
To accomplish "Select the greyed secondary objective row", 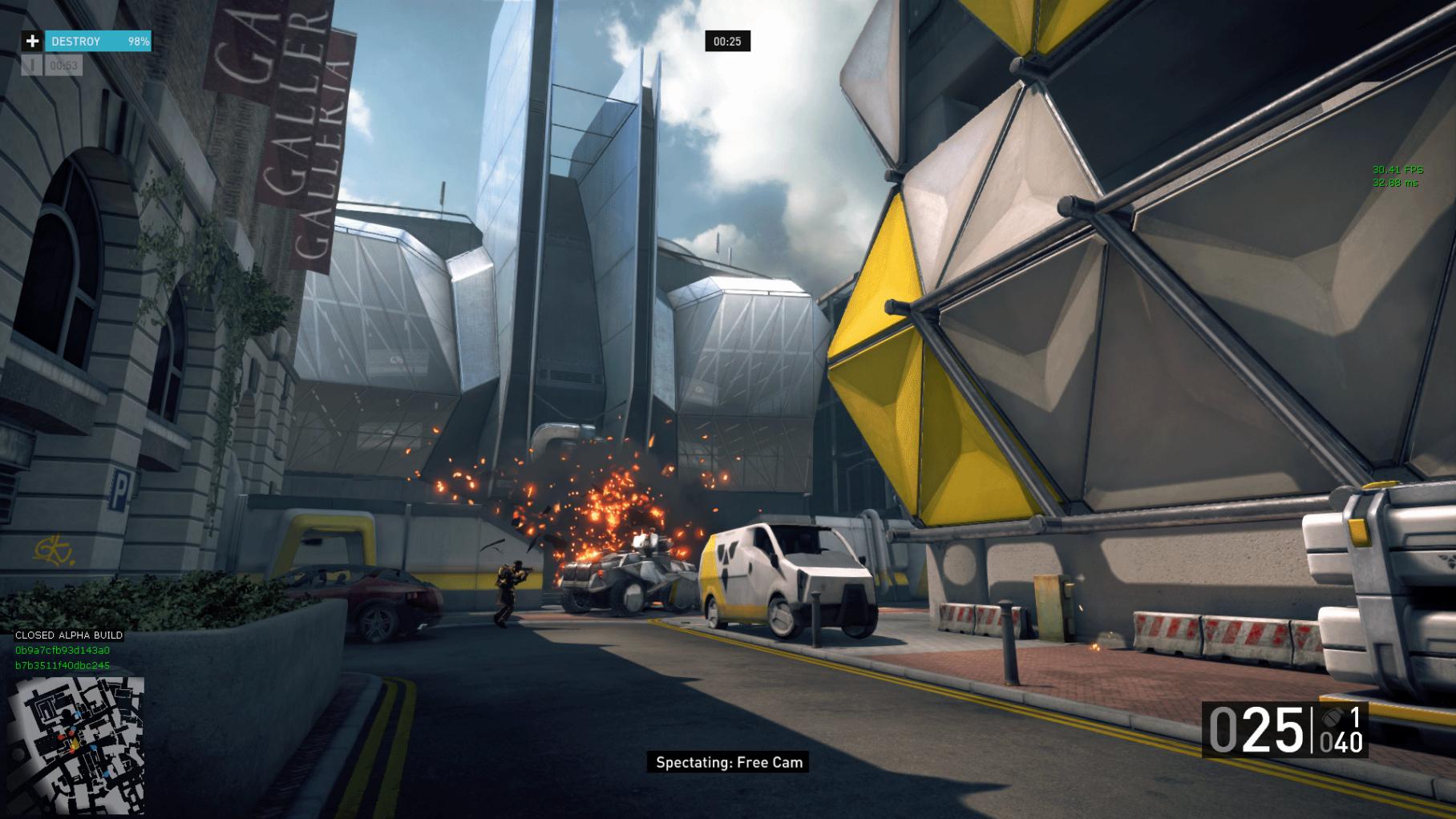I will (x=53, y=66).
